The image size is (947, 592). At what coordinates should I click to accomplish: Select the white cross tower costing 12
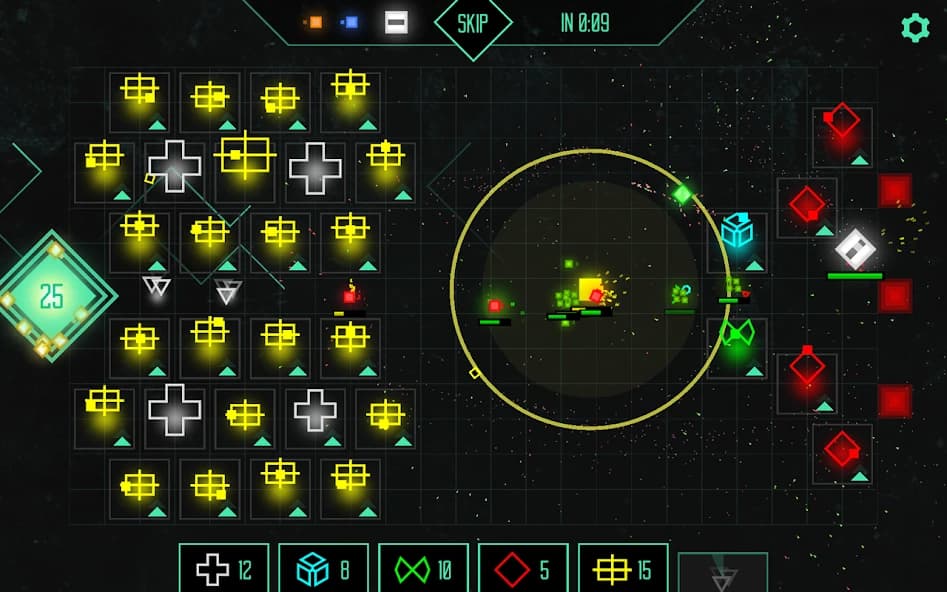[x=223, y=569]
